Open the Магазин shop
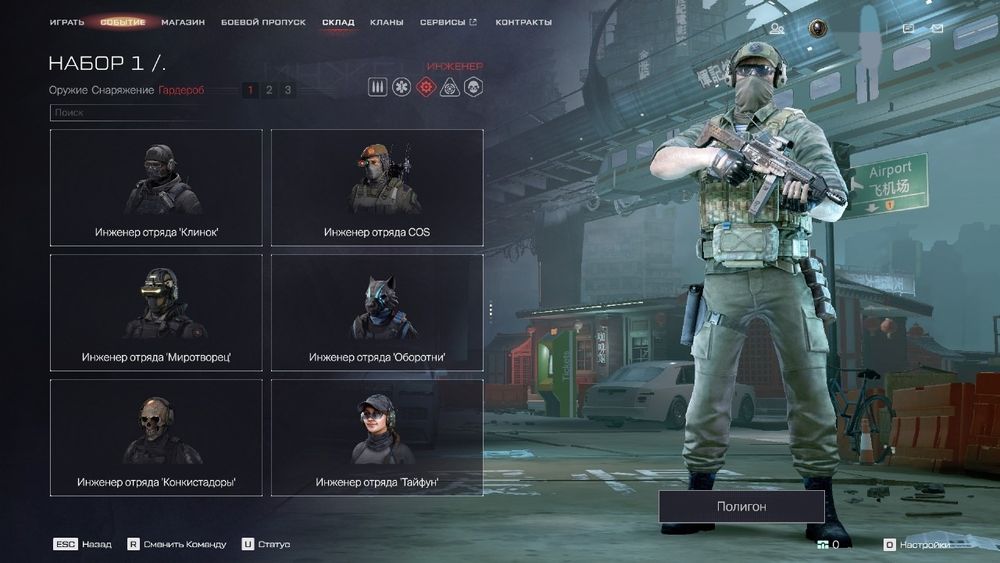The height and width of the screenshot is (563, 1000). pyautogui.click(x=183, y=22)
